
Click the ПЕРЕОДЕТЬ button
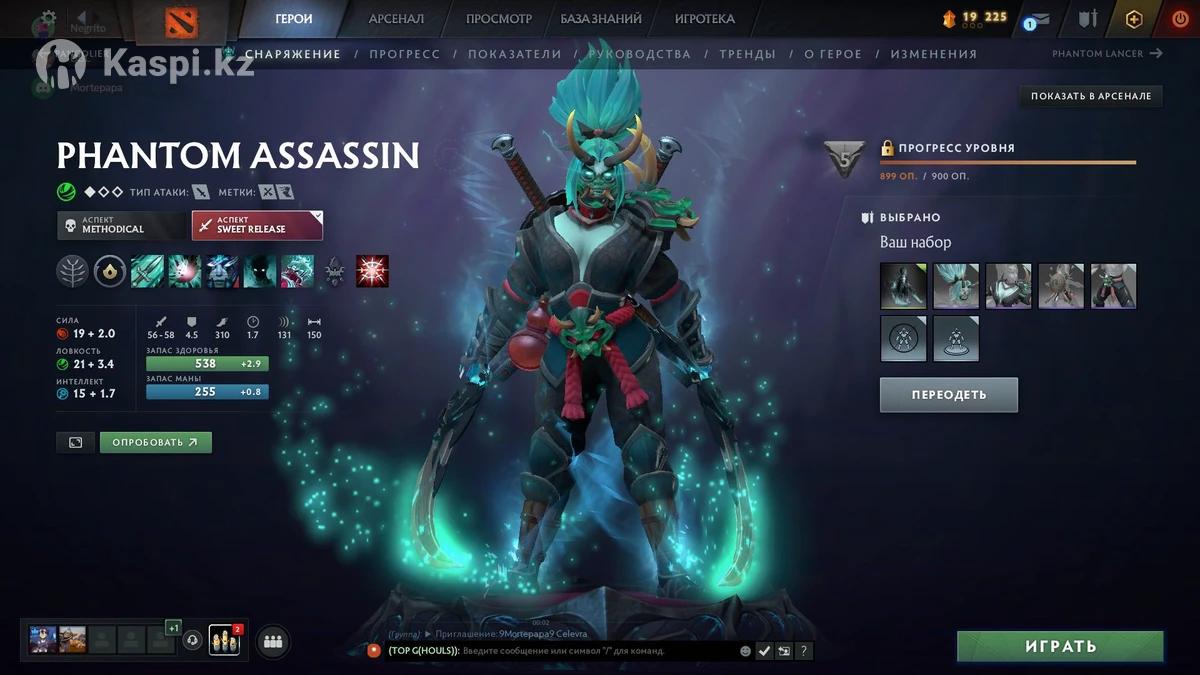pyautogui.click(x=948, y=395)
